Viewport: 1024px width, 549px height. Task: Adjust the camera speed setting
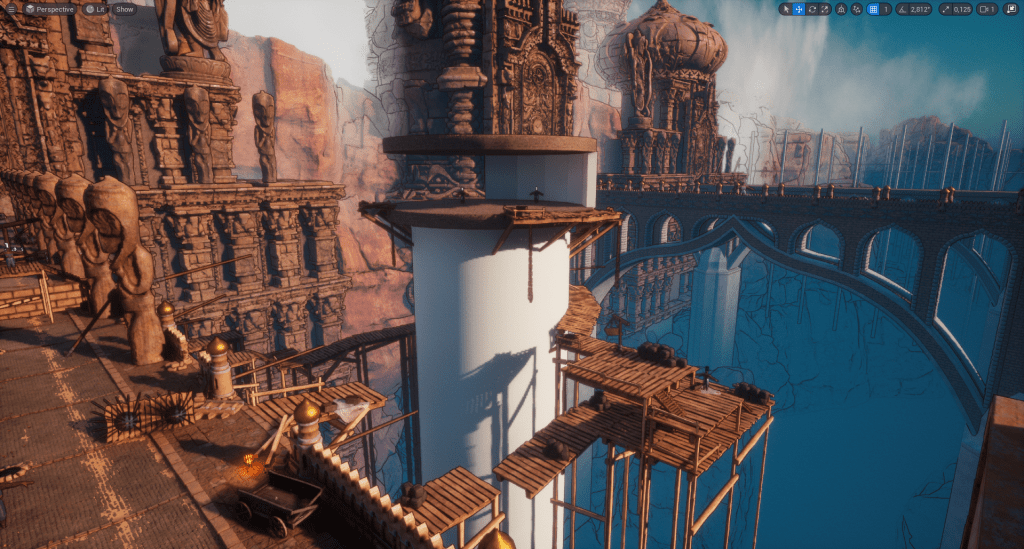pyautogui.click(x=987, y=9)
